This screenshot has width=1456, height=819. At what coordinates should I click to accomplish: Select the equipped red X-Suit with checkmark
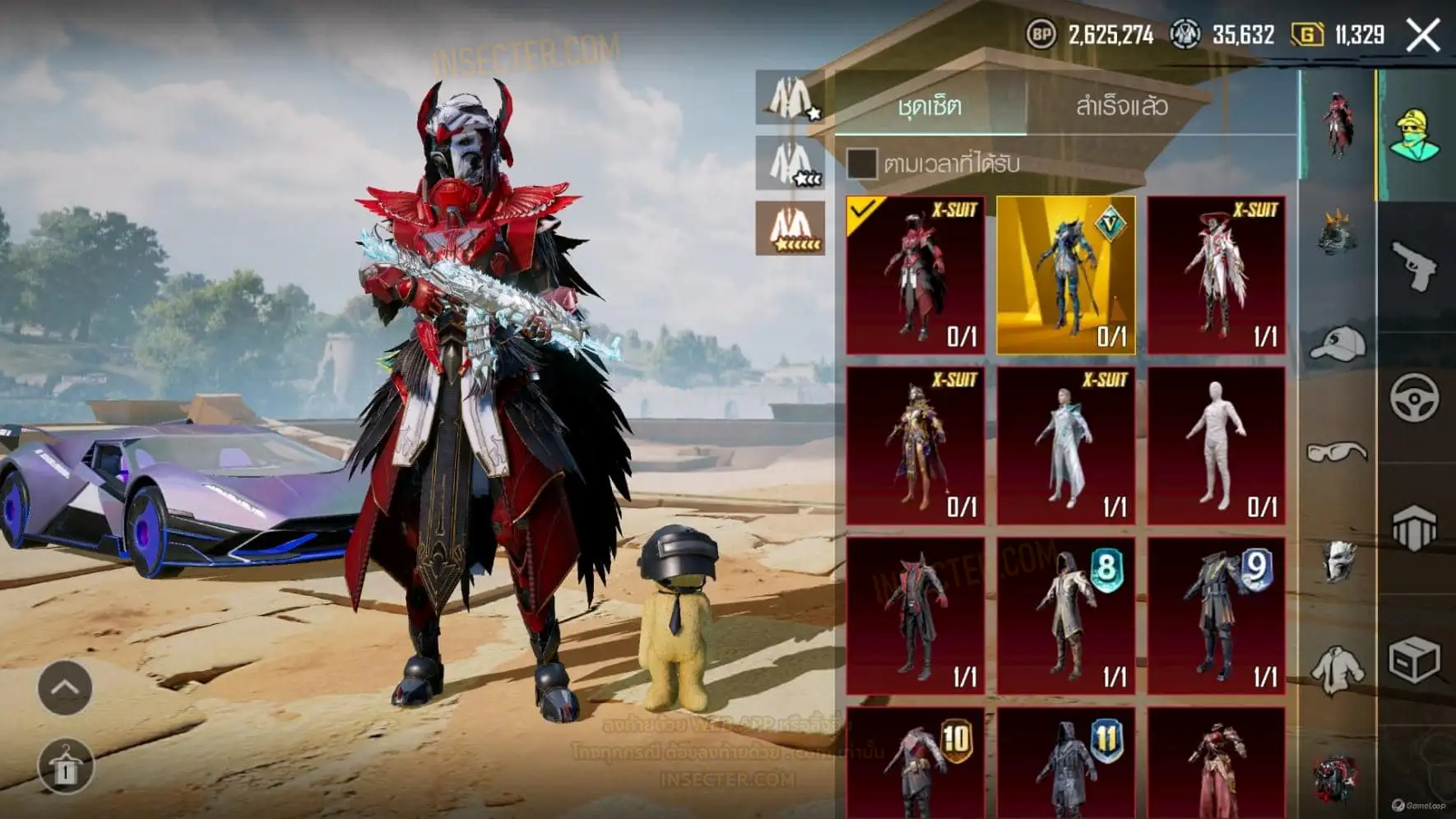click(916, 275)
